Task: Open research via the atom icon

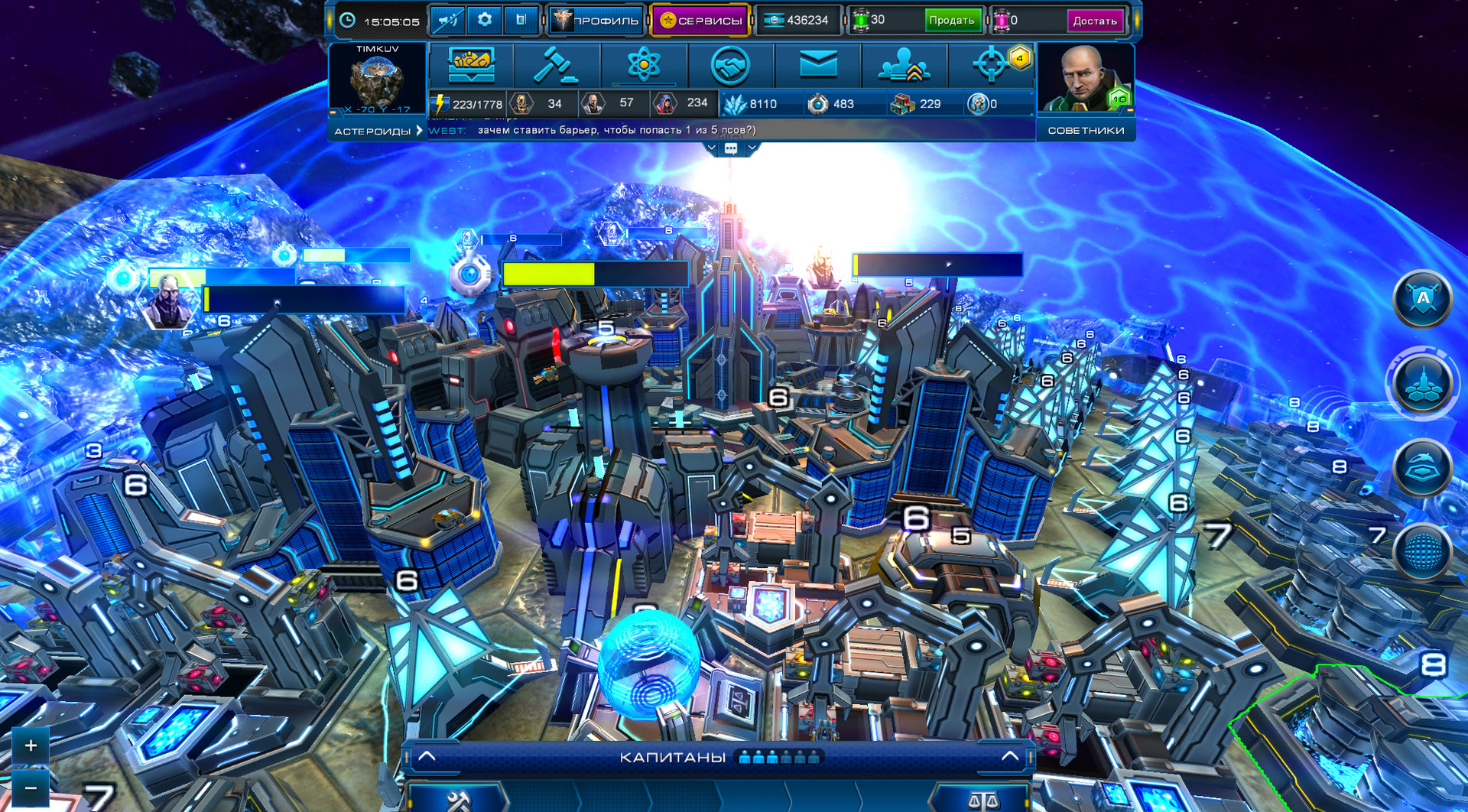Action: (x=645, y=63)
